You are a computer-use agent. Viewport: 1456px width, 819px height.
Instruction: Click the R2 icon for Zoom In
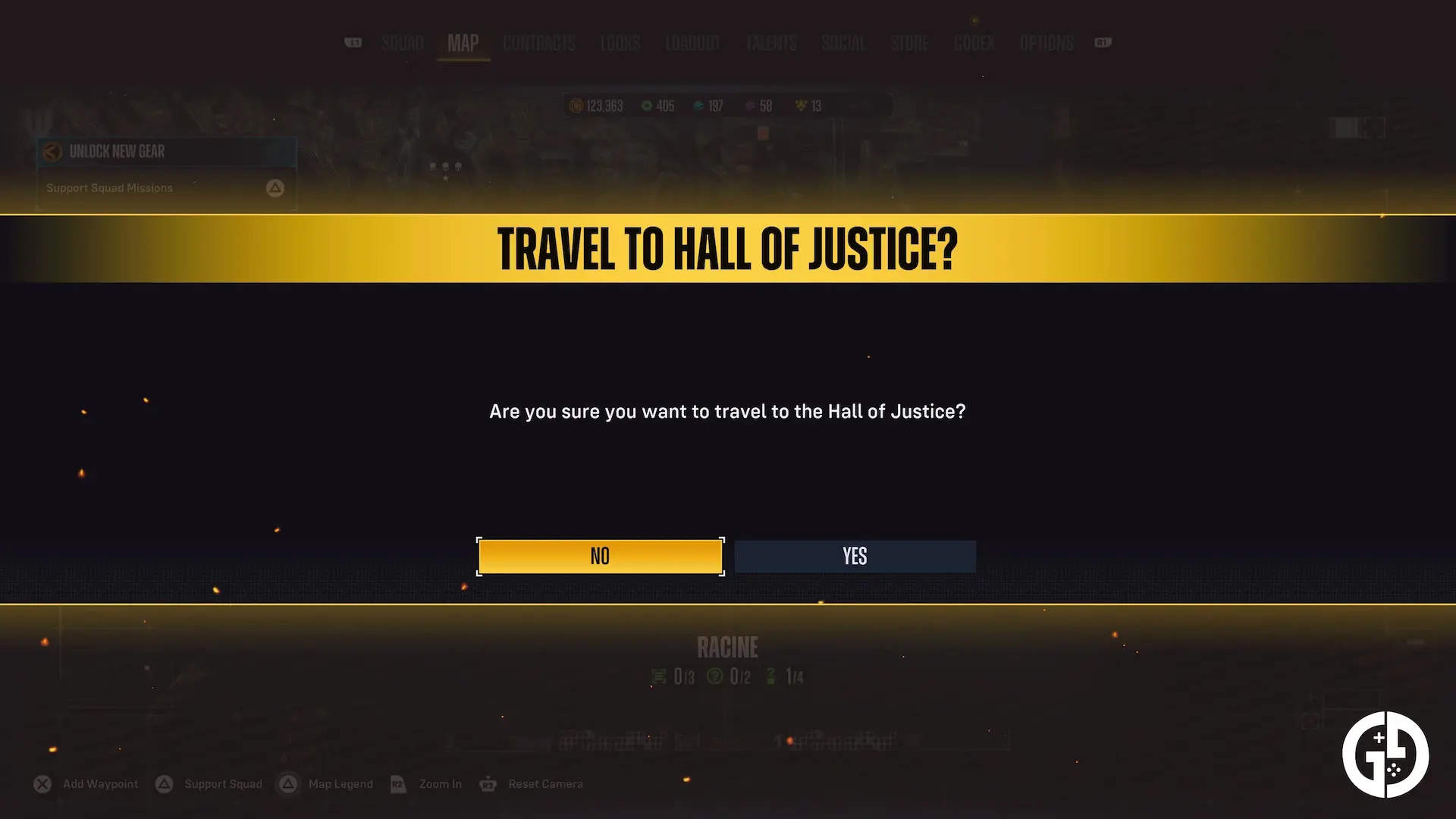pos(398,783)
